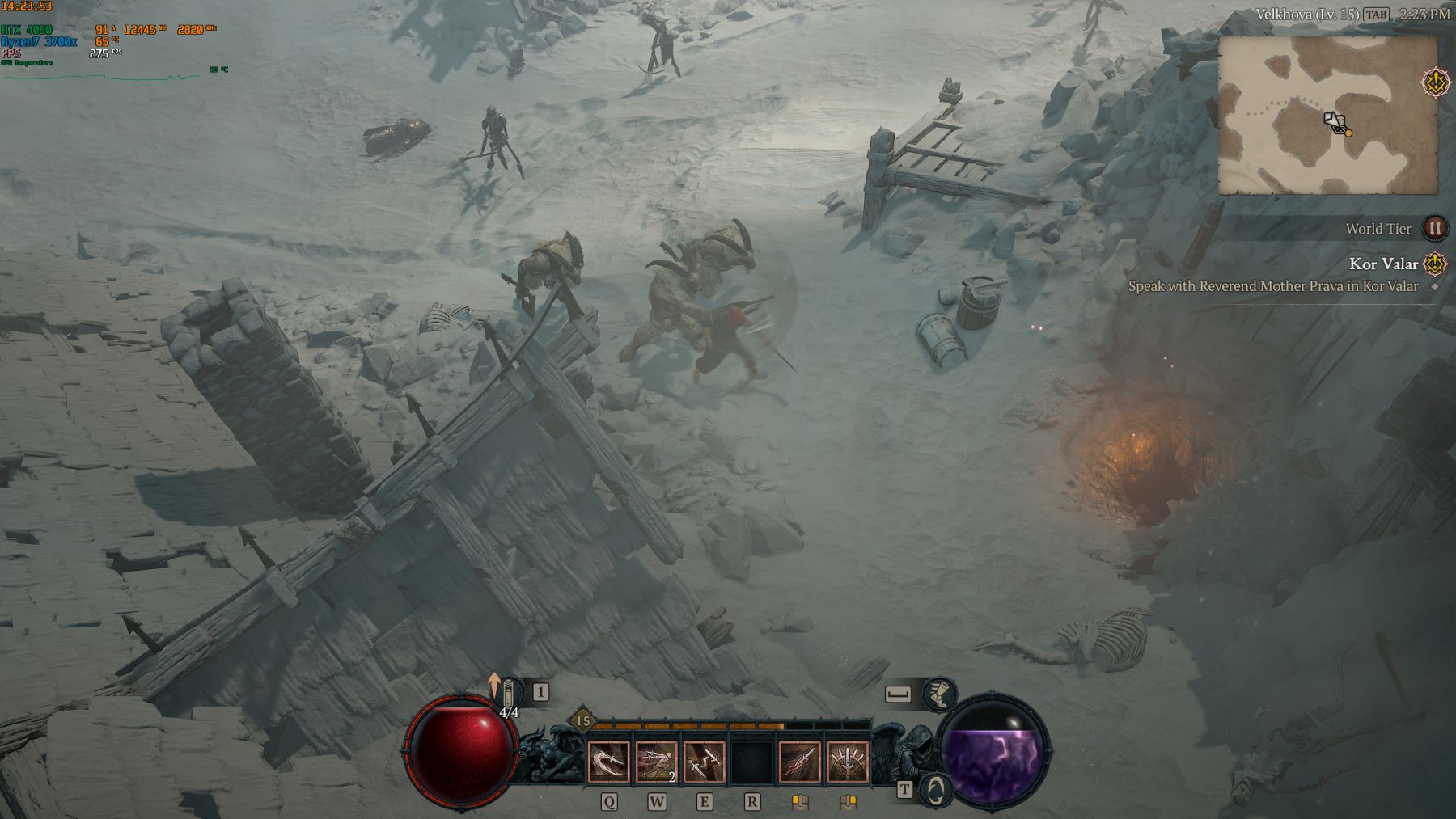1456x819 pixels.
Task: Open the minimap
Action: coord(1327,115)
